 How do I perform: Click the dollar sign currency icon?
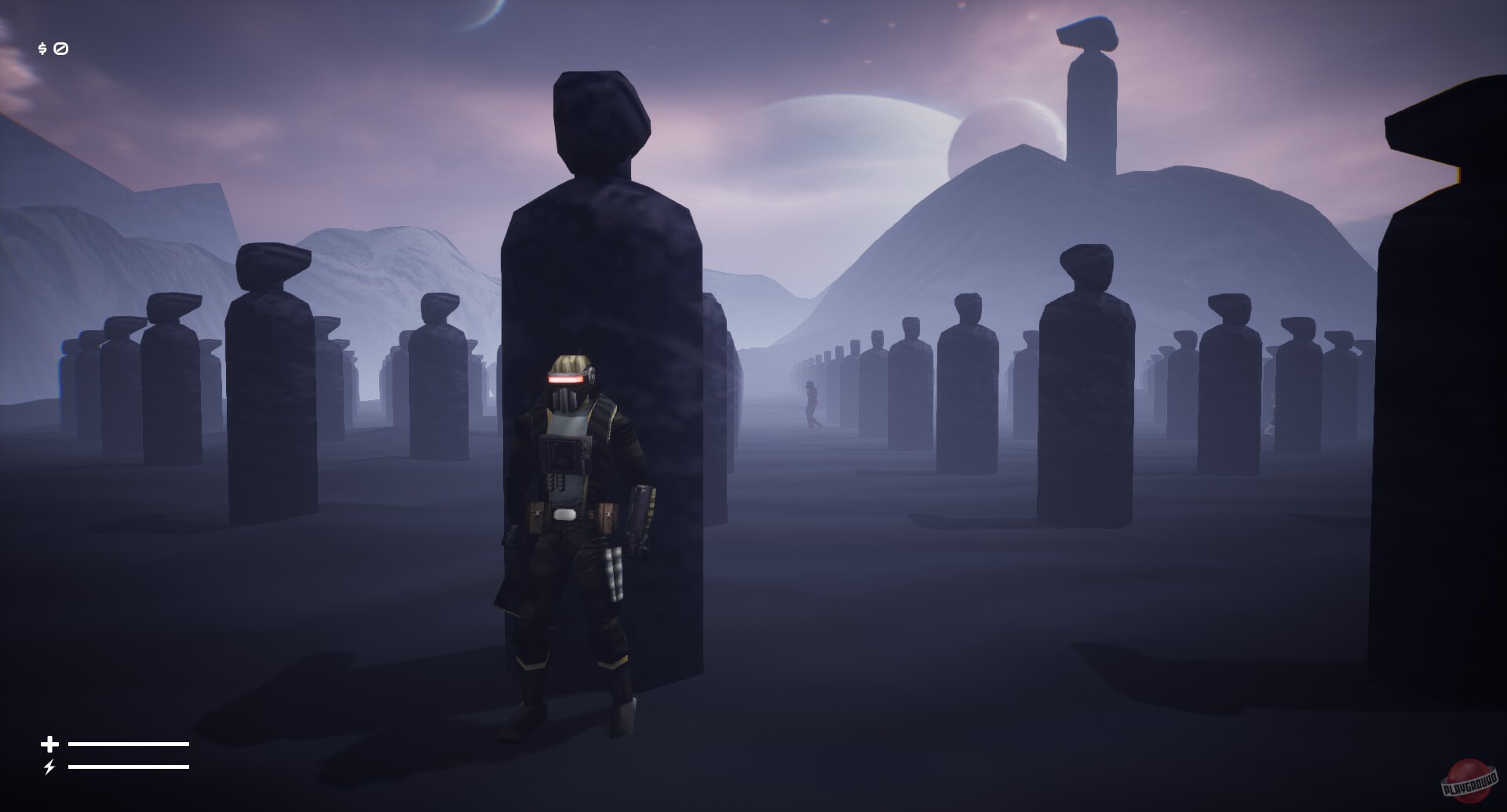click(x=42, y=48)
